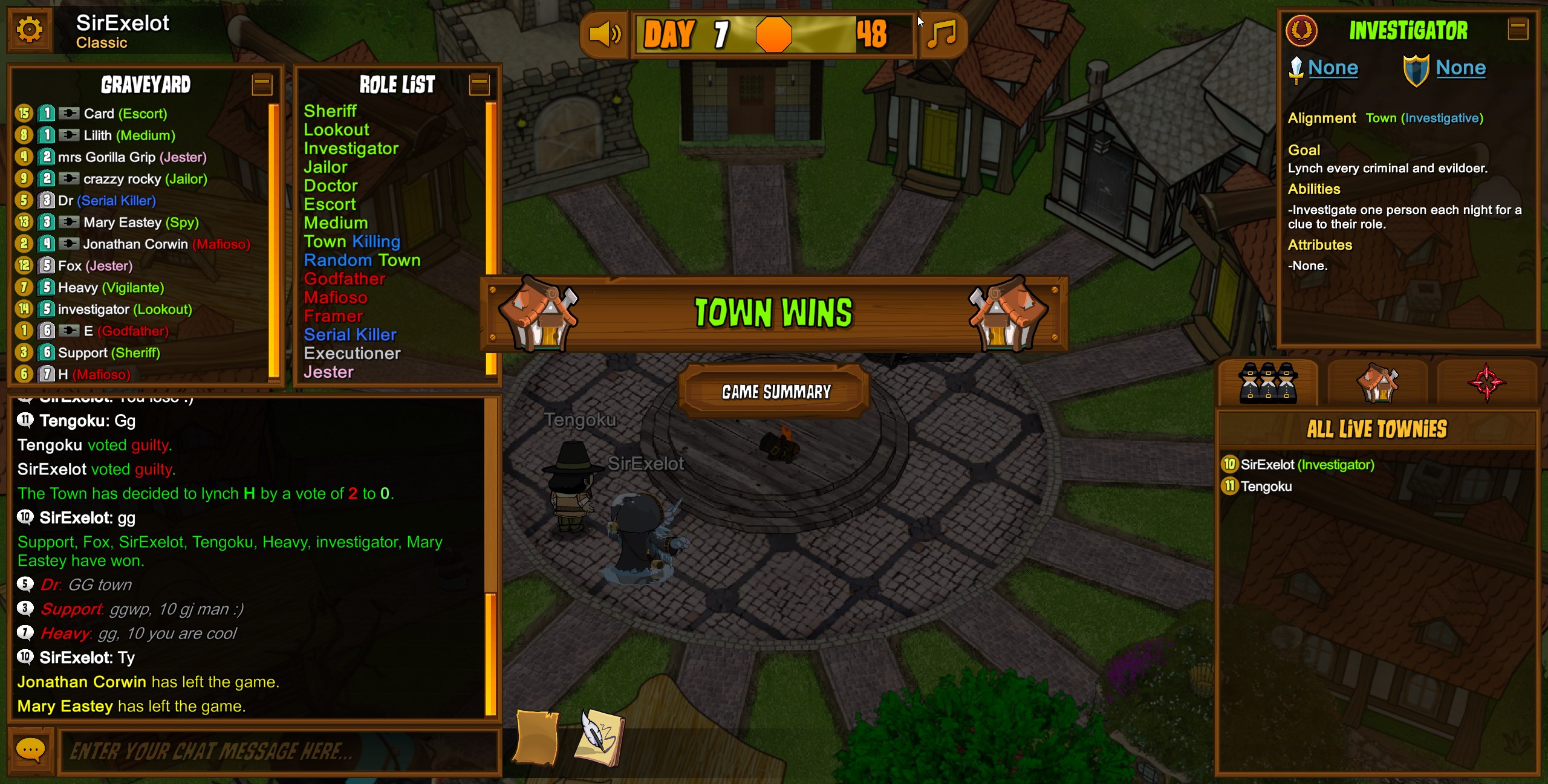Switch to the red crosshair tab

(1486, 383)
